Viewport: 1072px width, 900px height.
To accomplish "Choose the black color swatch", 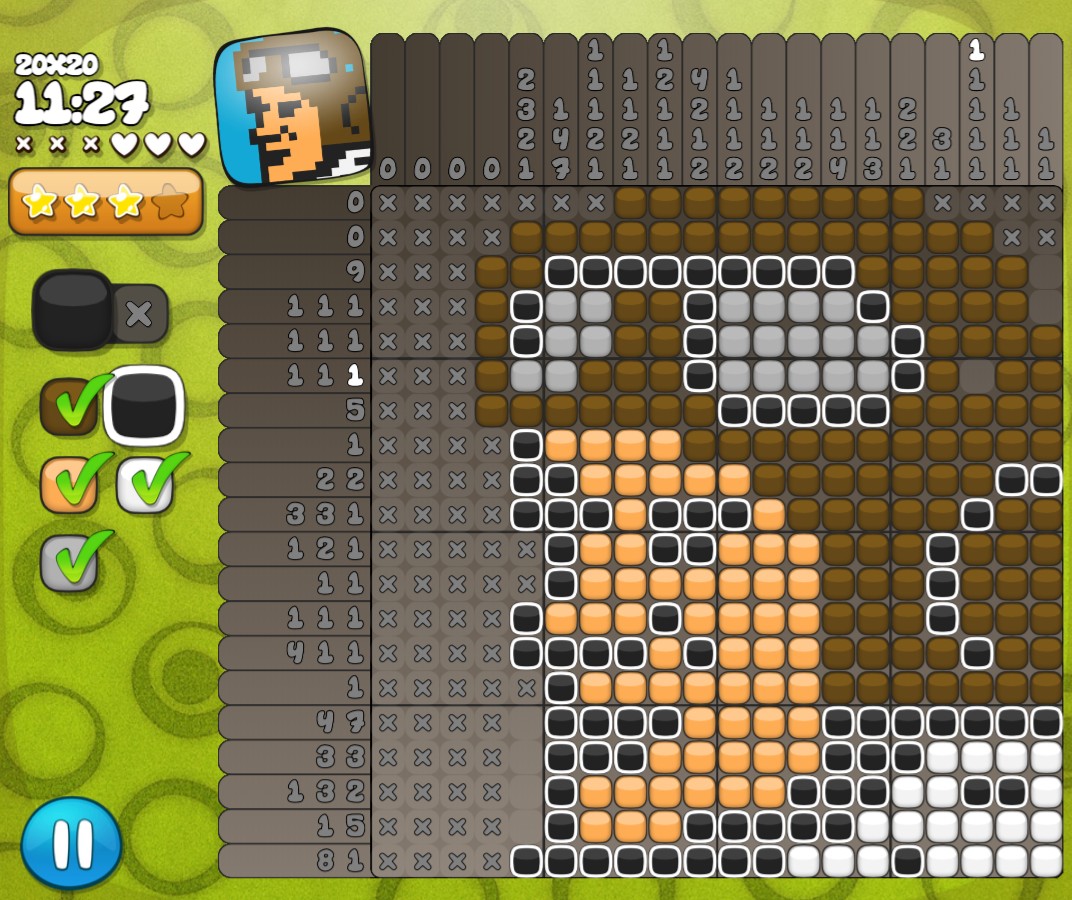I will 144,405.
